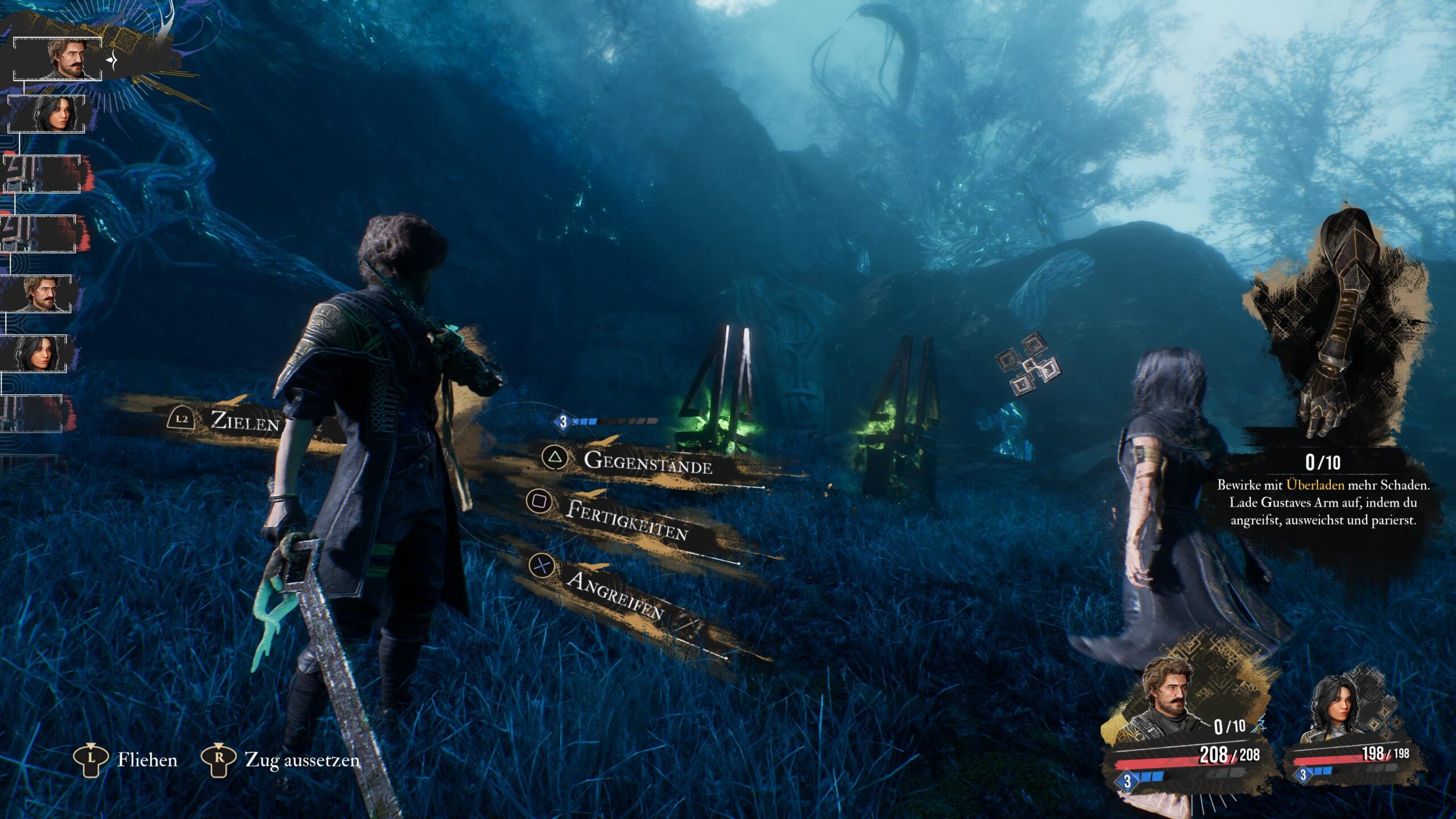The height and width of the screenshot is (819, 1456).
Task: Select Zug aussetzen to skip turn
Action: 301,760
